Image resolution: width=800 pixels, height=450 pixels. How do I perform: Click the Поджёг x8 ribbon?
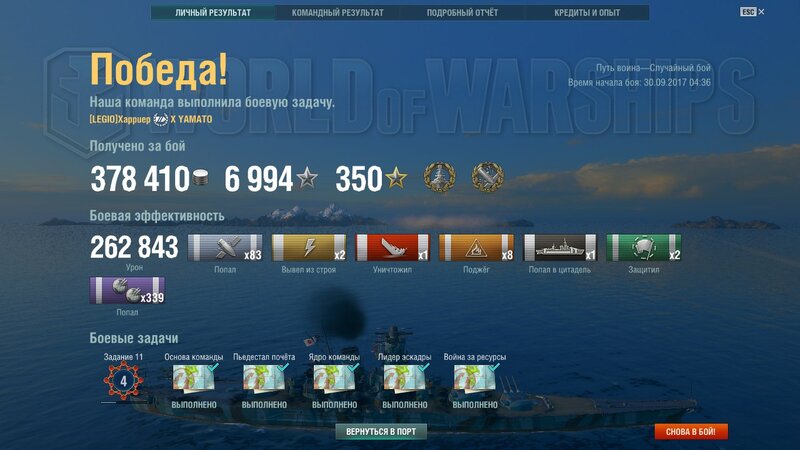476,249
